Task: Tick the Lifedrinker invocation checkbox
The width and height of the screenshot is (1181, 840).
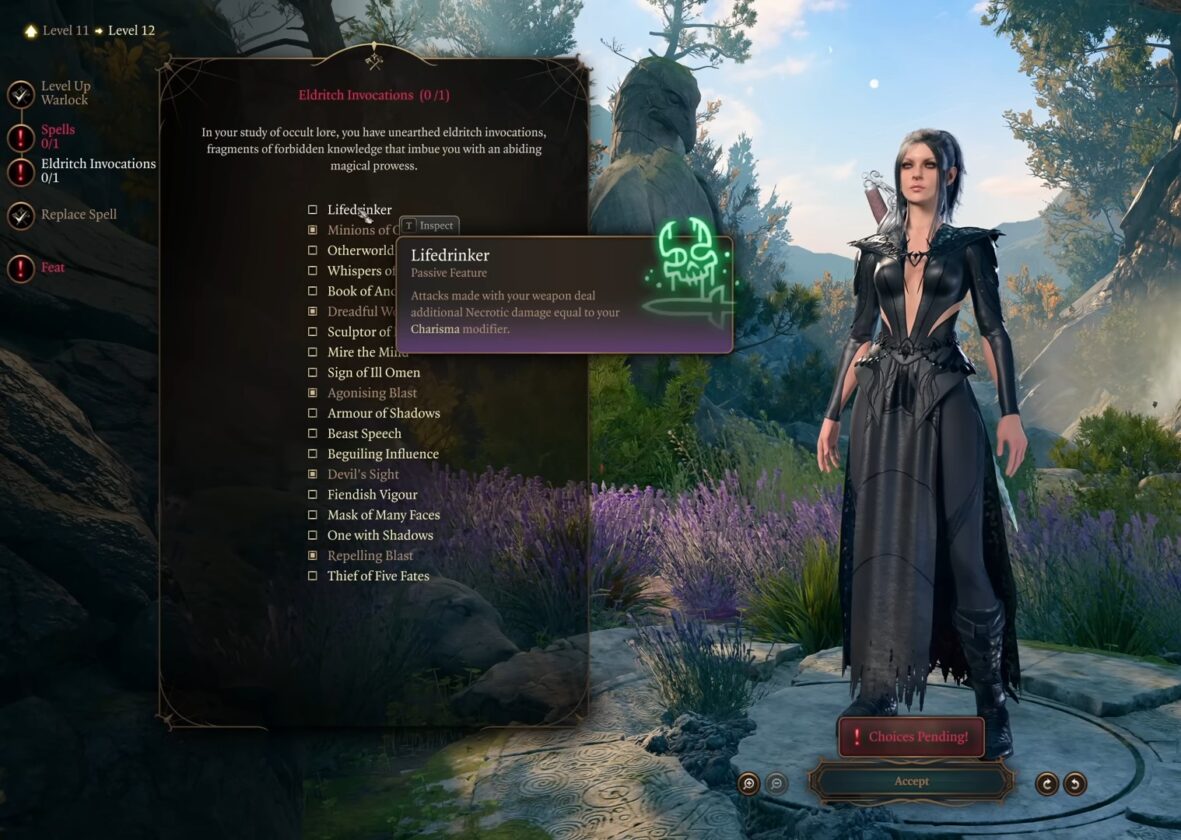Action: click(313, 210)
